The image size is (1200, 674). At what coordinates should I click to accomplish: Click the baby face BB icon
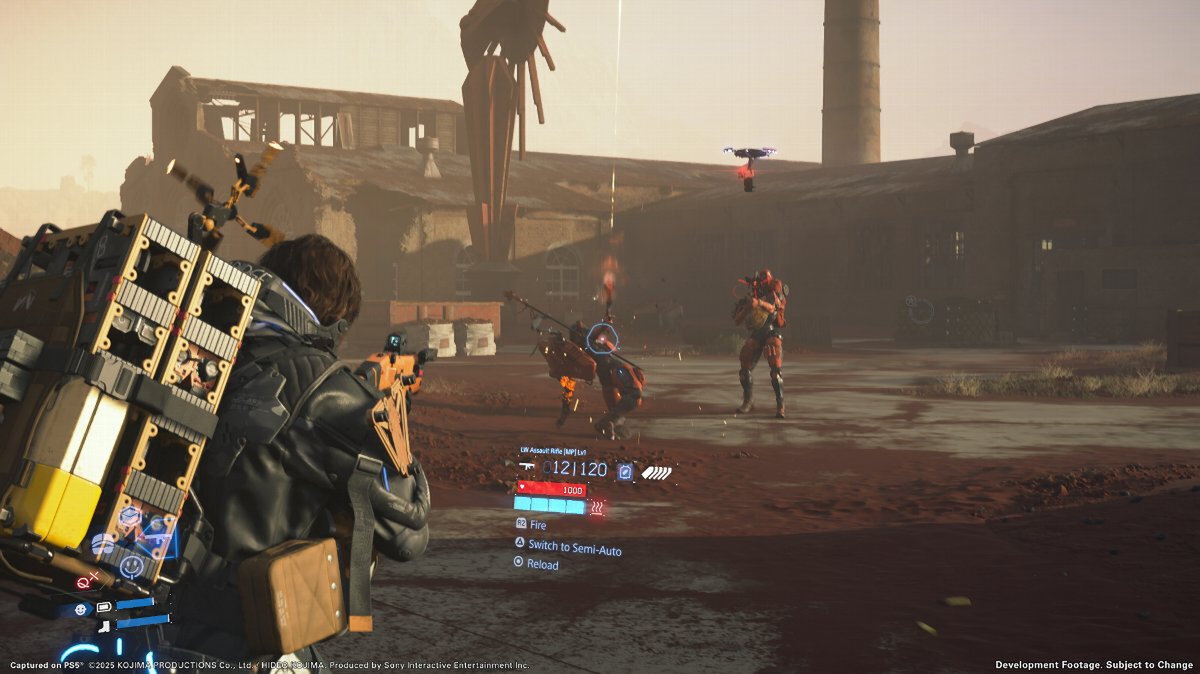(x=79, y=608)
